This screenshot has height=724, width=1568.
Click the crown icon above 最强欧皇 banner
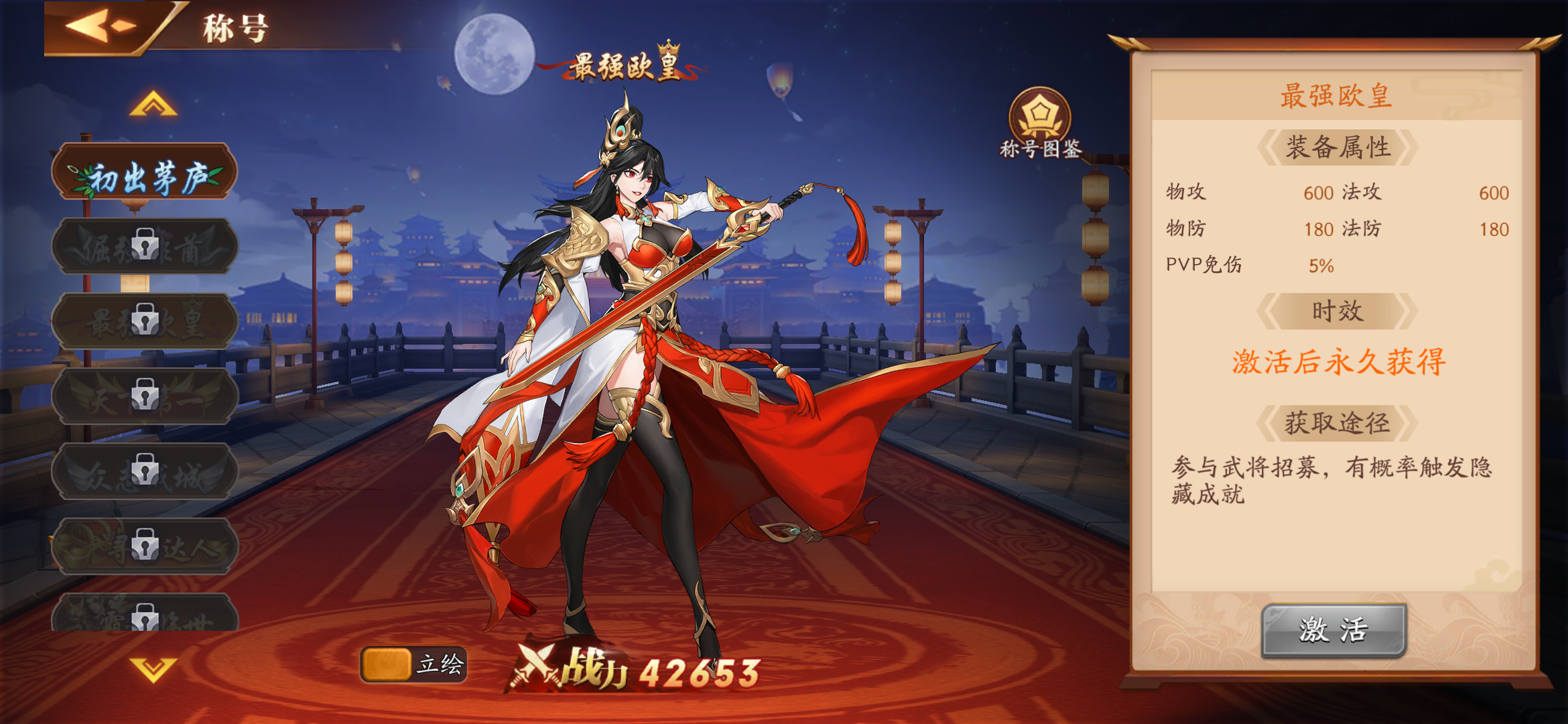click(x=668, y=48)
